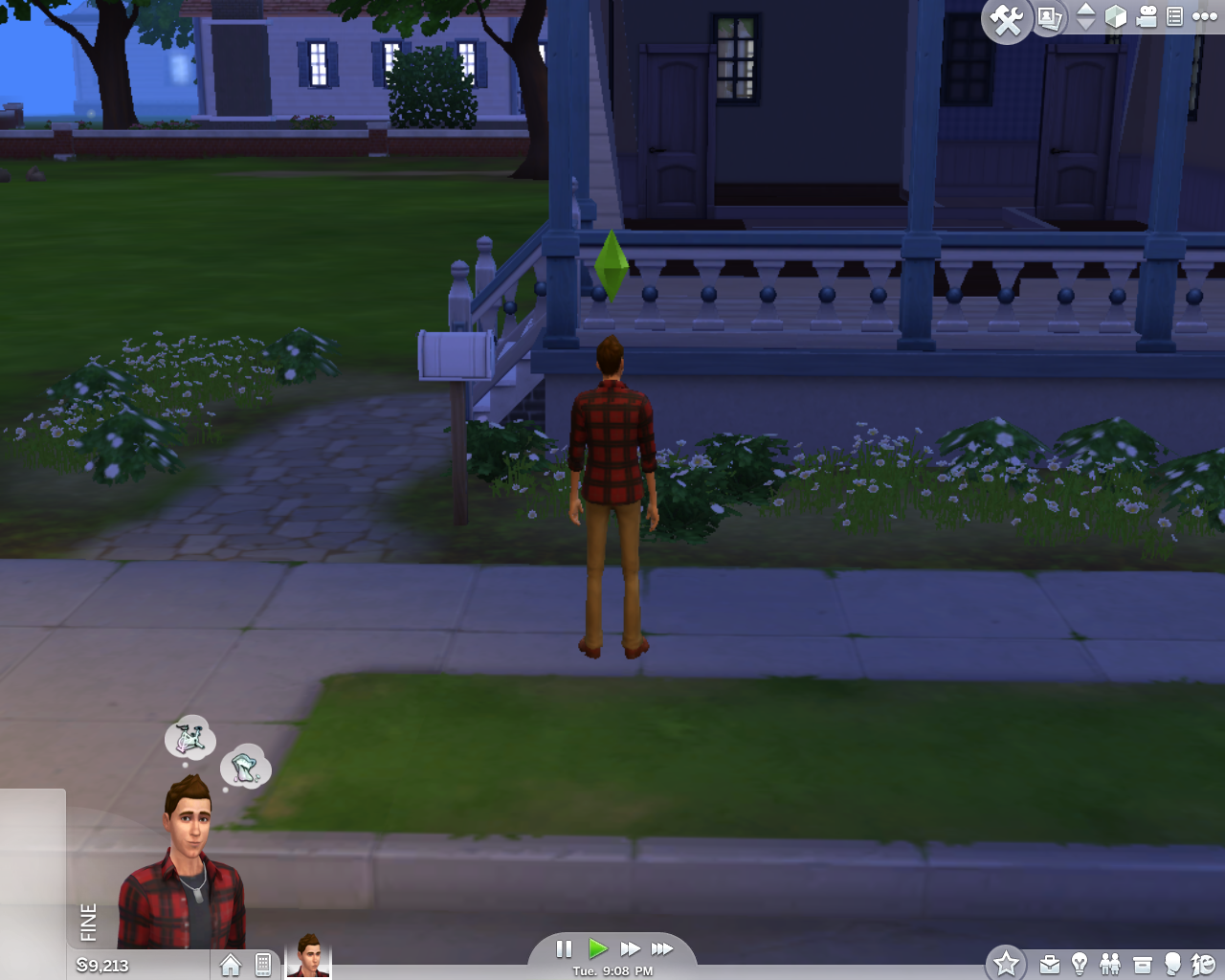Open the Aspirations panel with the star icon

[x=1006, y=963]
